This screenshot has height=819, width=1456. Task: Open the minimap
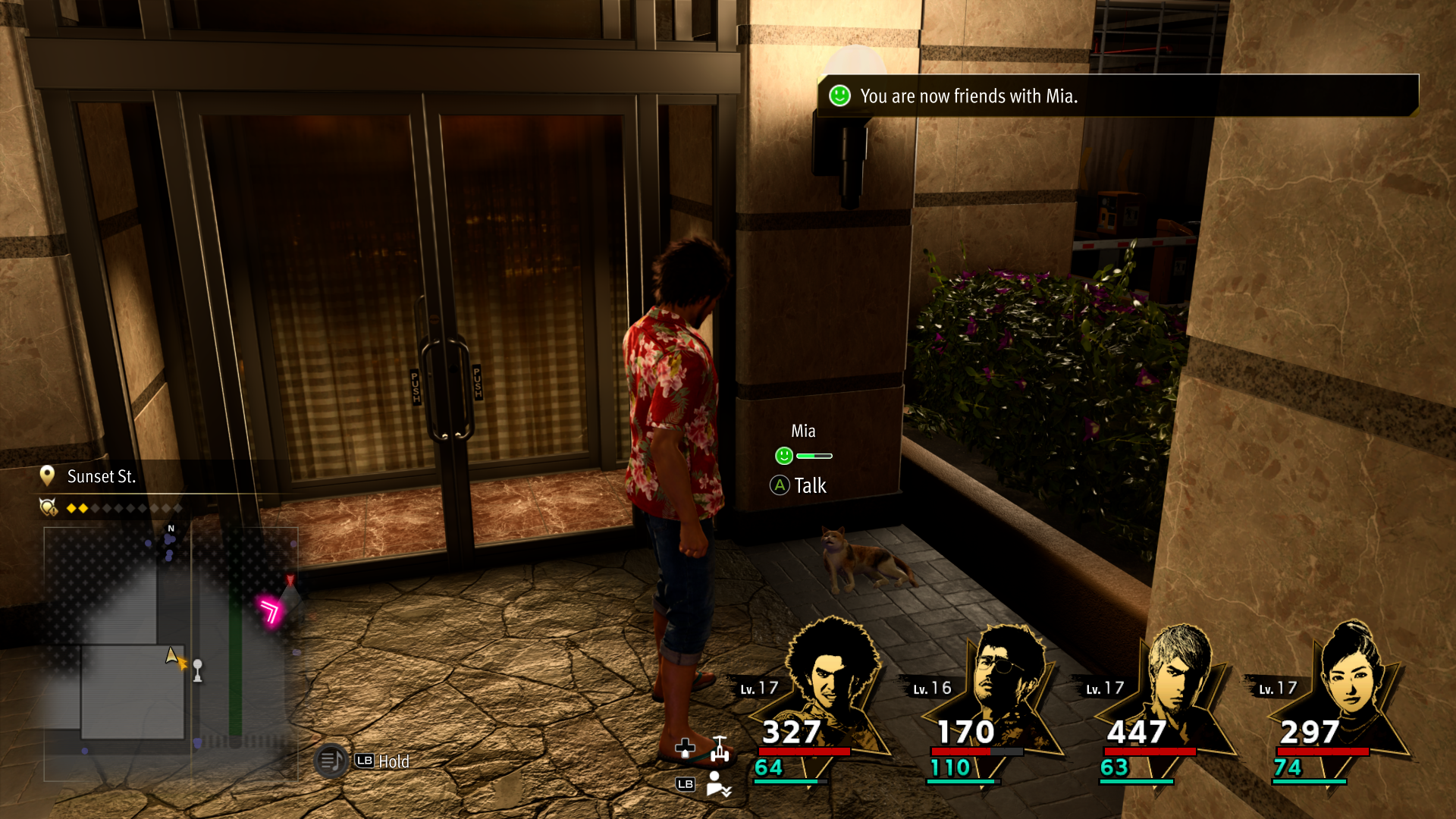(x=170, y=652)
